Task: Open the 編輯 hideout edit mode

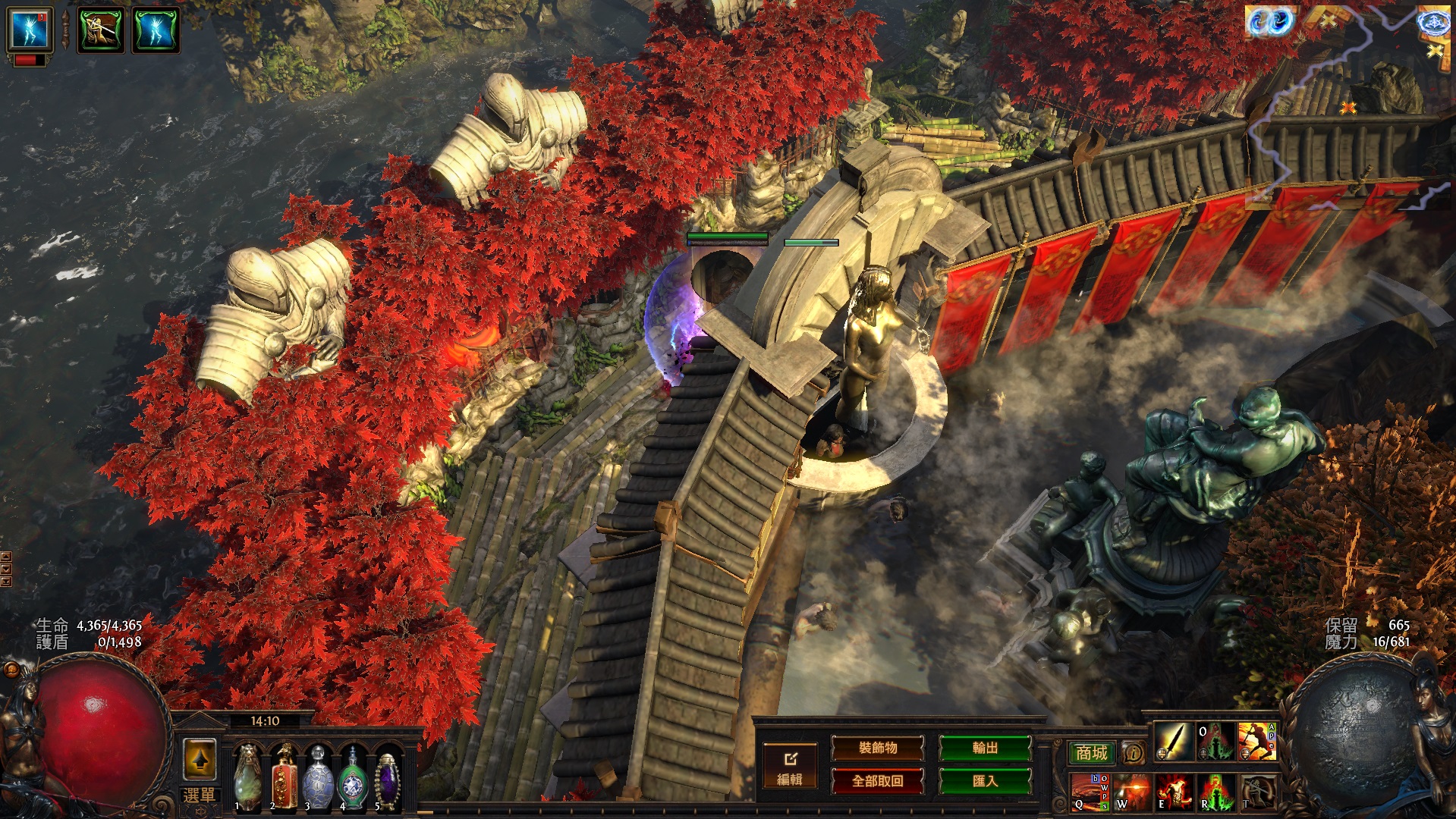Action: 789,766
